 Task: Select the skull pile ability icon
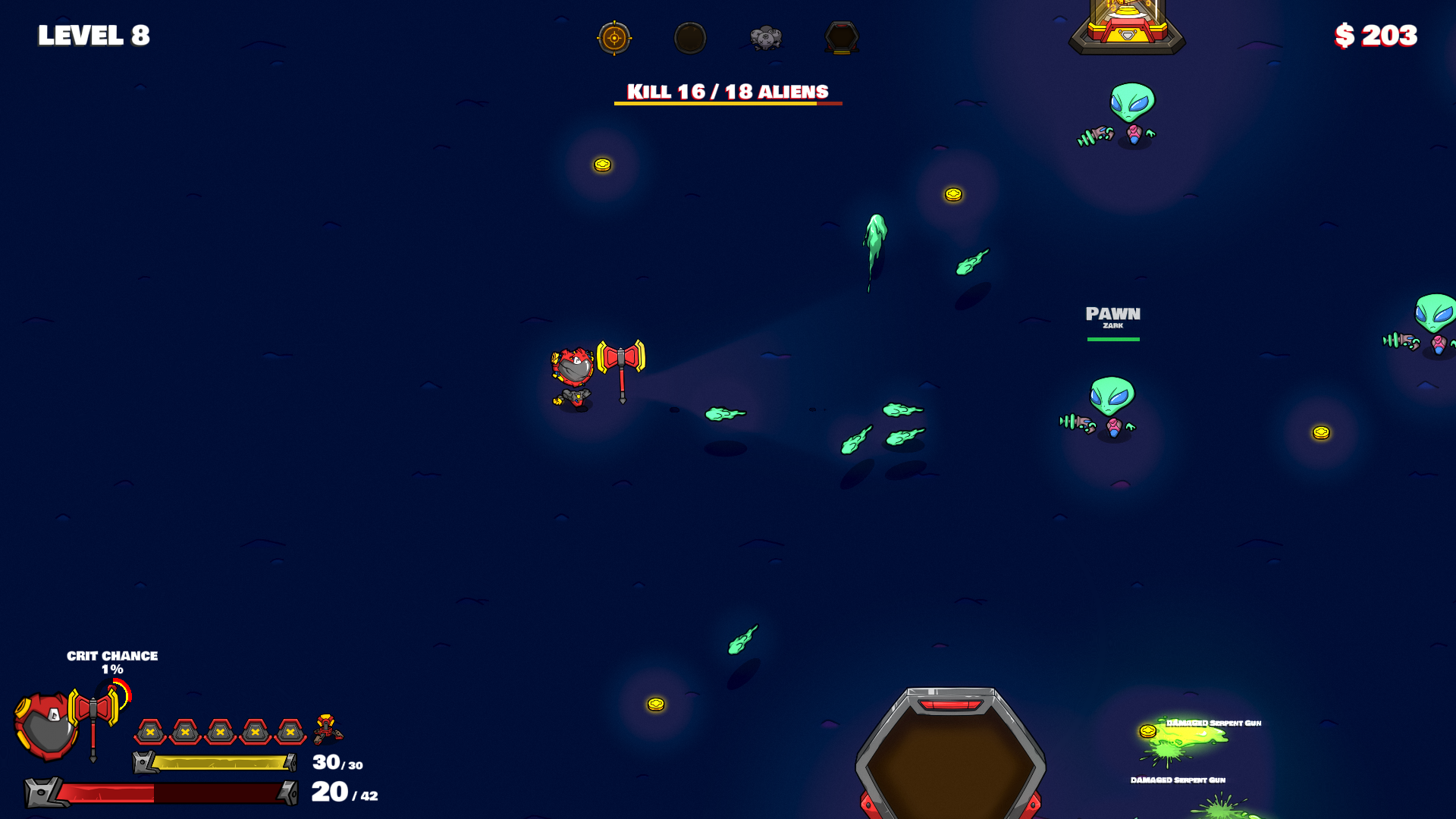tap(767, 38)
